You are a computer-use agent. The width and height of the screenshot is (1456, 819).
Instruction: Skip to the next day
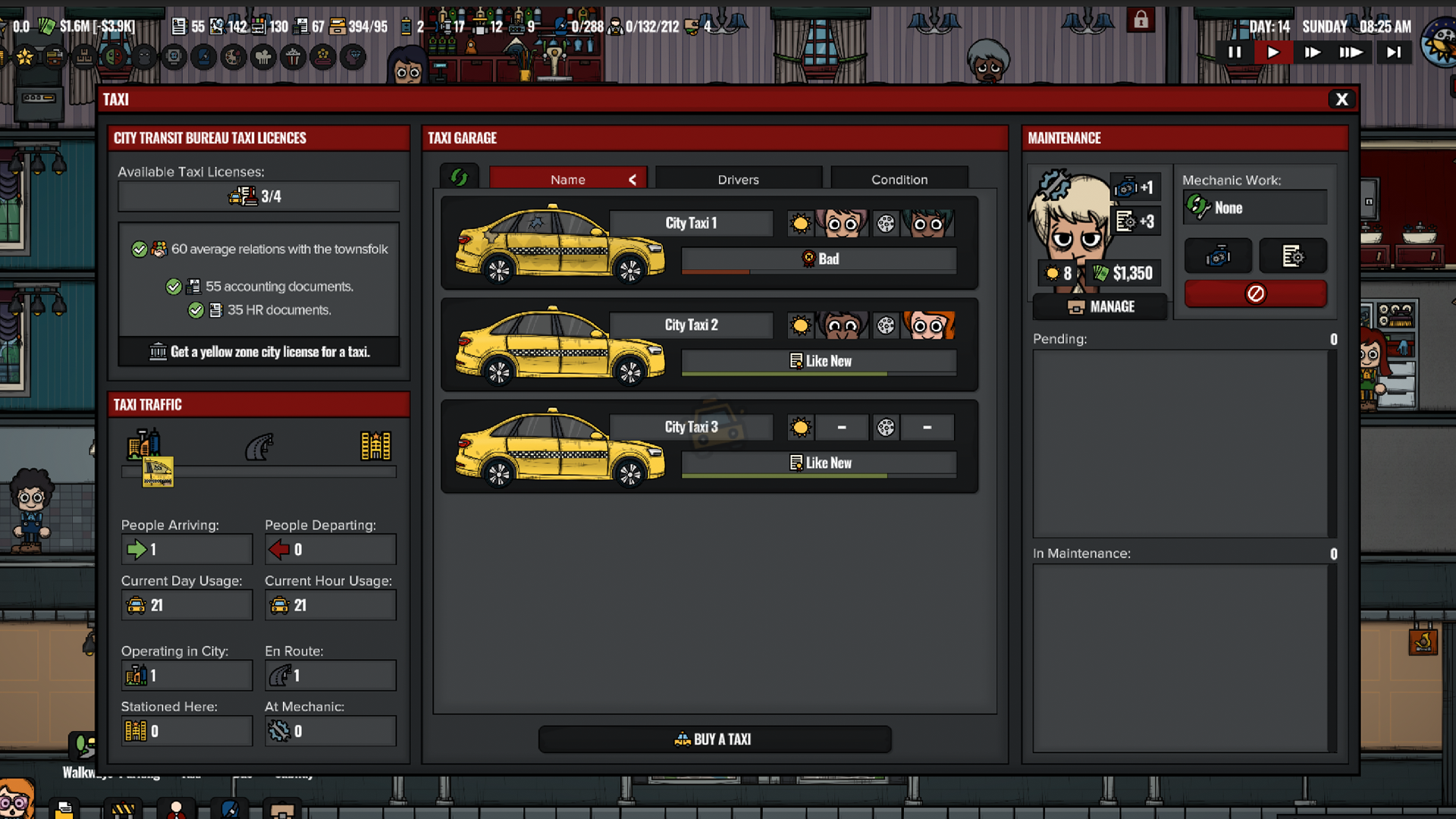coord(1394,52)
